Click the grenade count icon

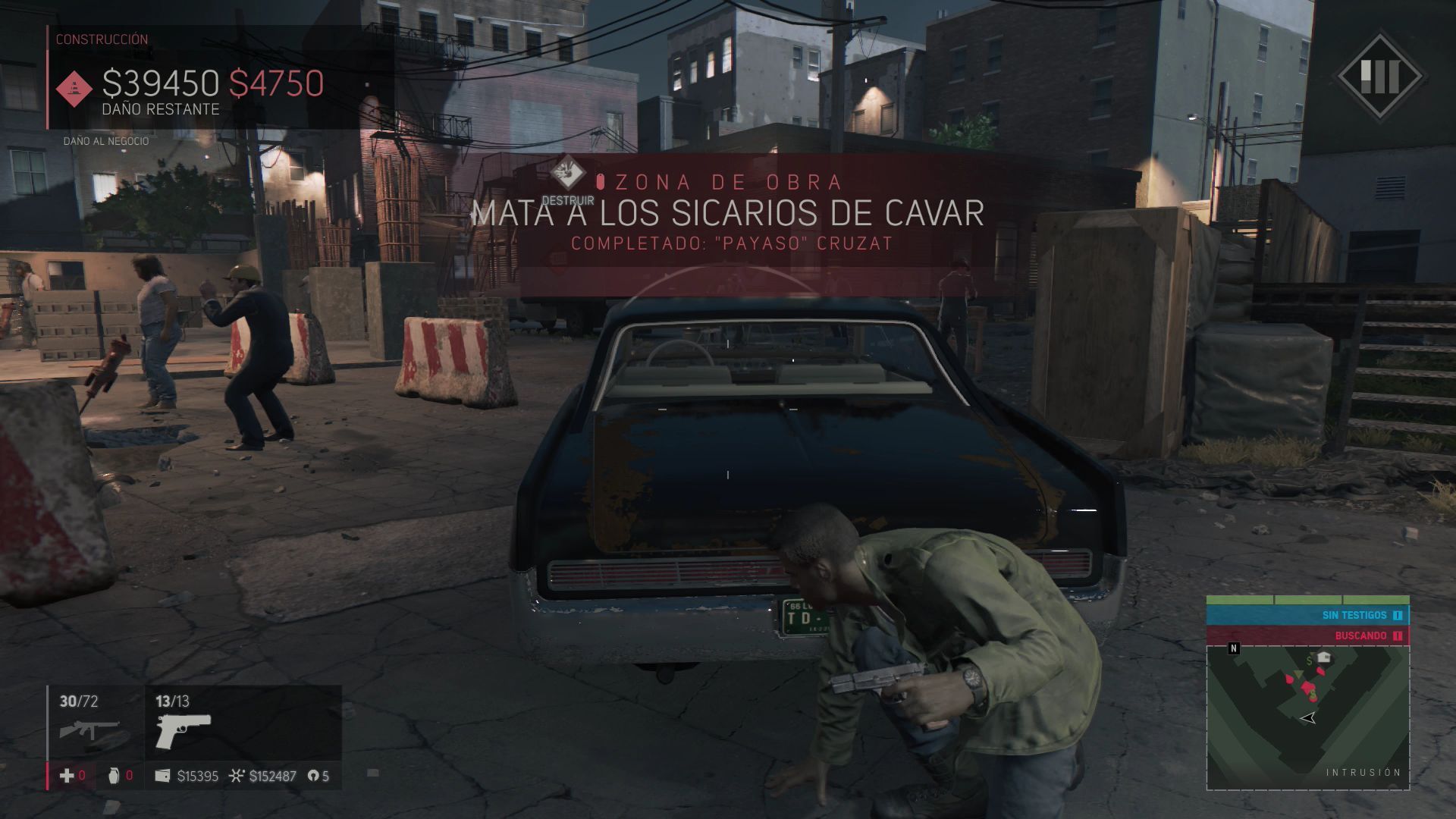click(x=114, y=775)
